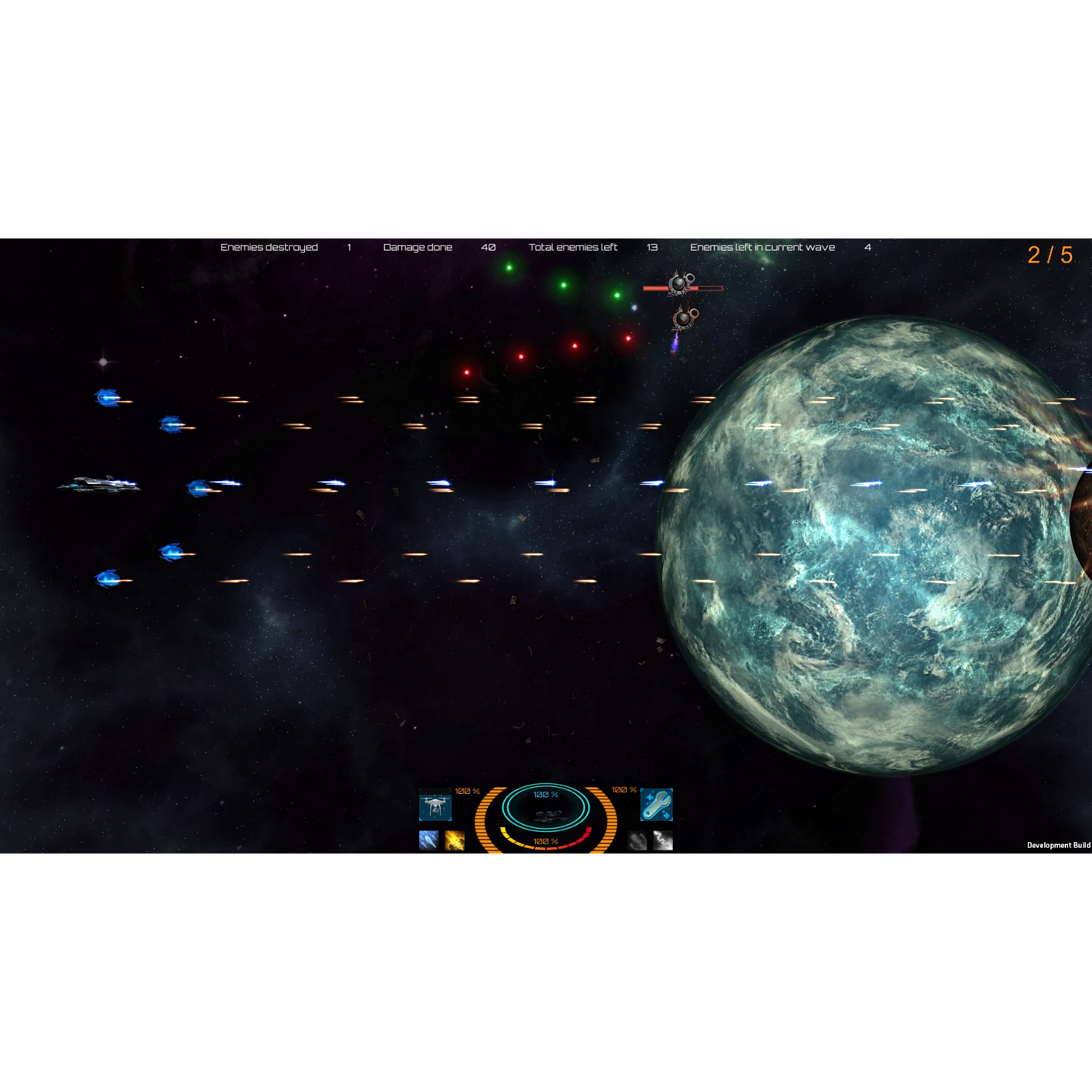Expand the top statistics bar
The height and width of the screenshot is (1092, 1092).
(546, 247)
